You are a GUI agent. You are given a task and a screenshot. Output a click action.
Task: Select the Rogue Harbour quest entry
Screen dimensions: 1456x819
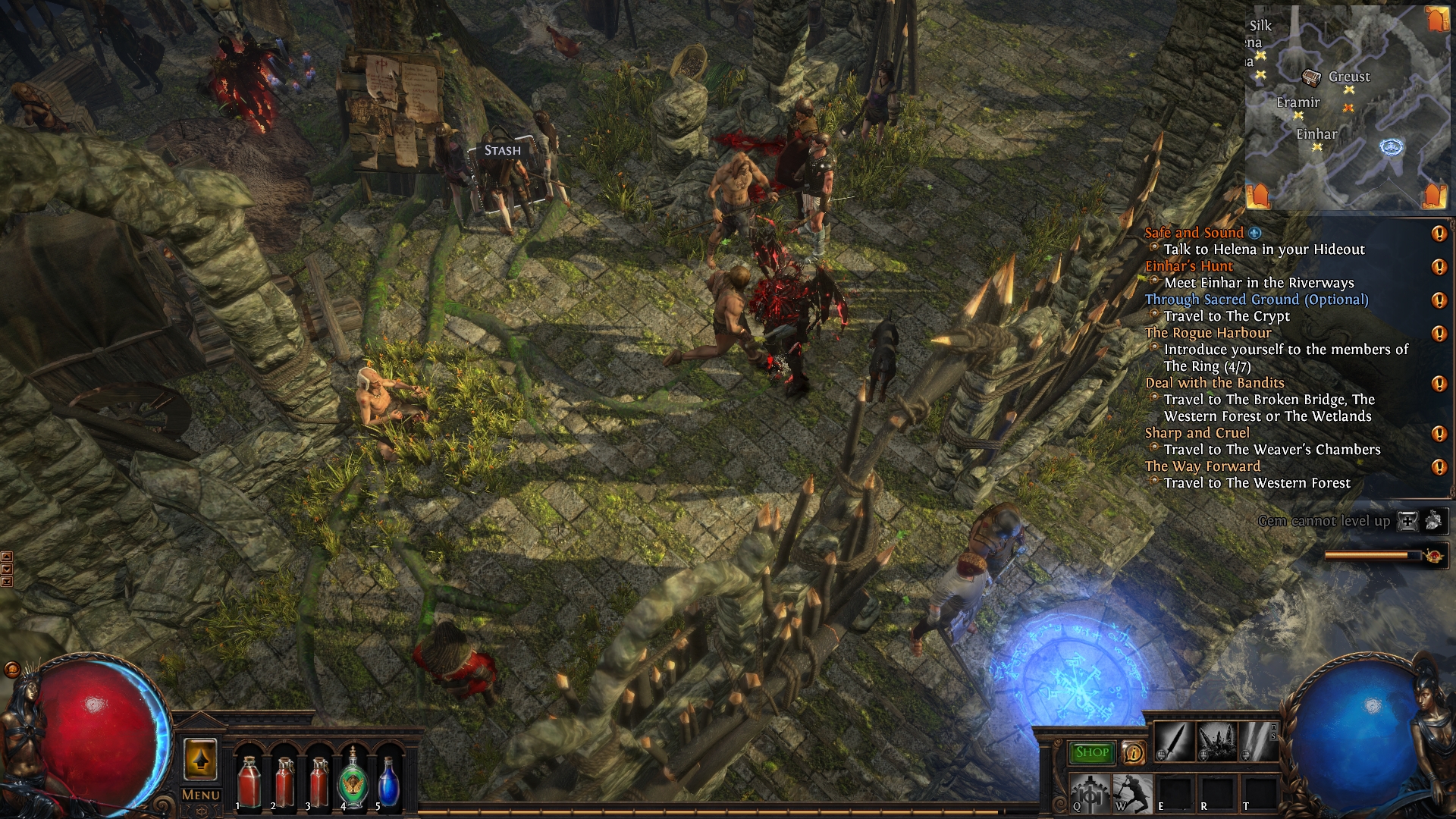coord(1208,333)
